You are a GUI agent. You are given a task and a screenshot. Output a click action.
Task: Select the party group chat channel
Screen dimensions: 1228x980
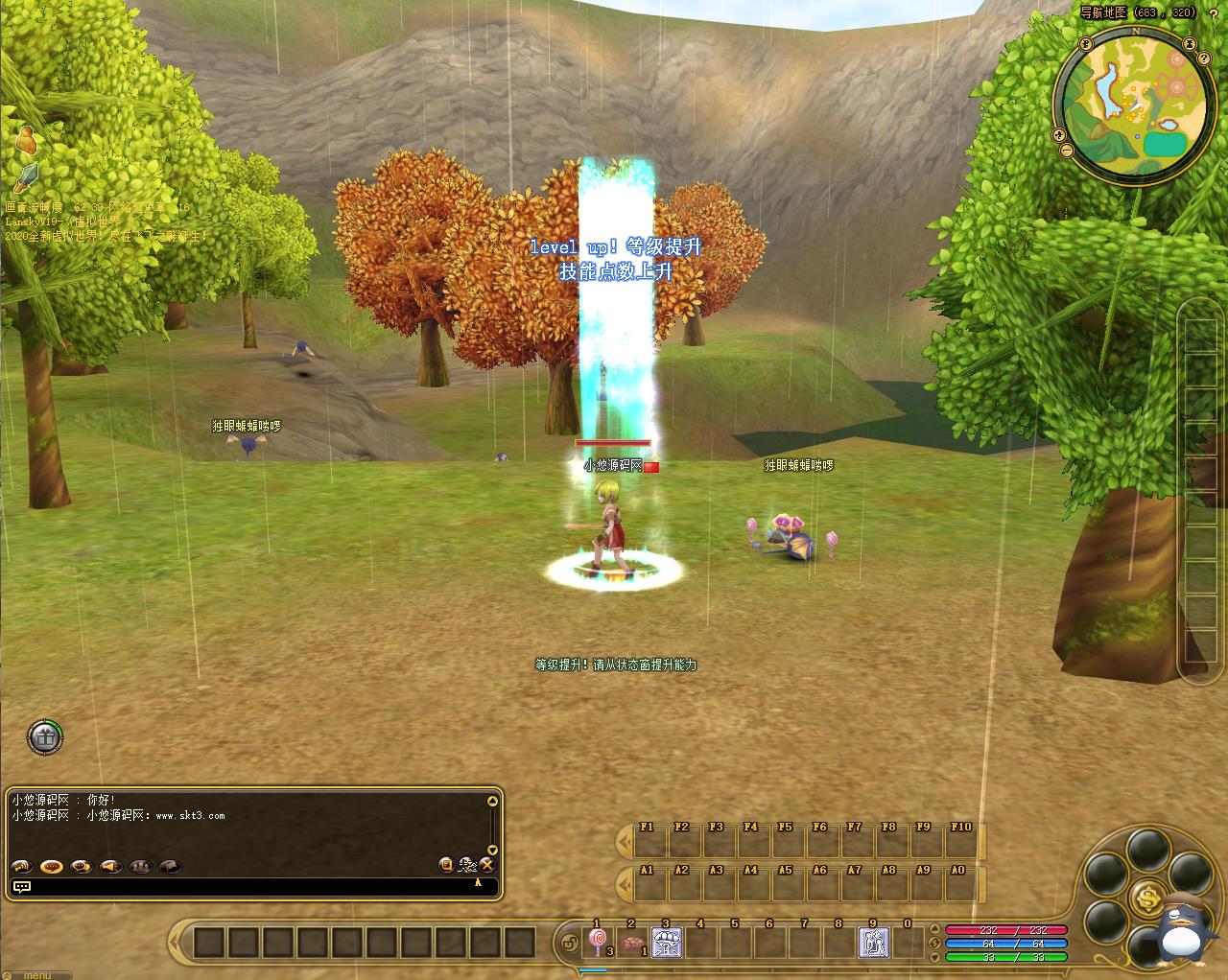(141, 866)
